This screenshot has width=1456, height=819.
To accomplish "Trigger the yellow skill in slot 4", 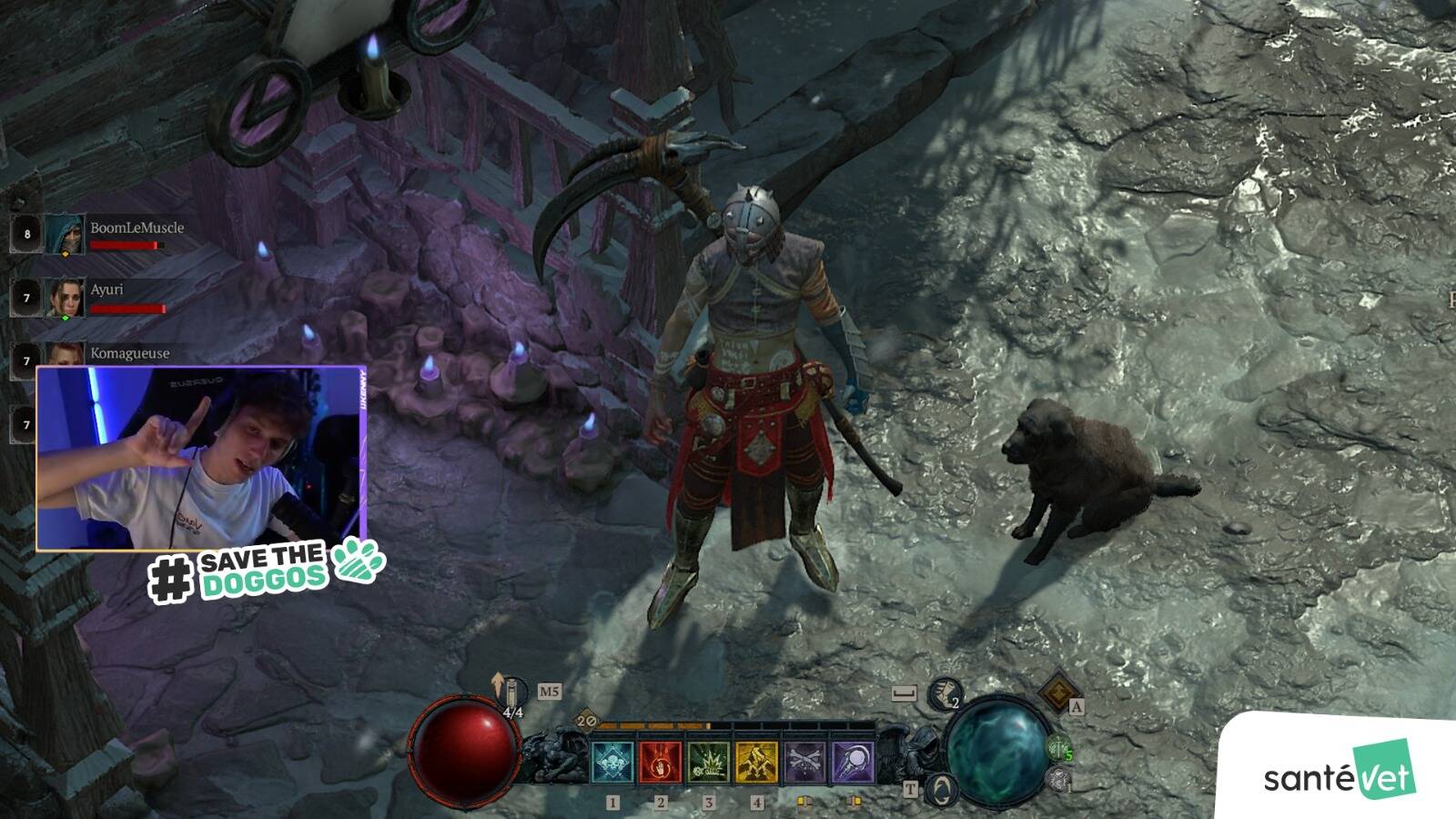I will pyautogui.click(x=757, y=762).
